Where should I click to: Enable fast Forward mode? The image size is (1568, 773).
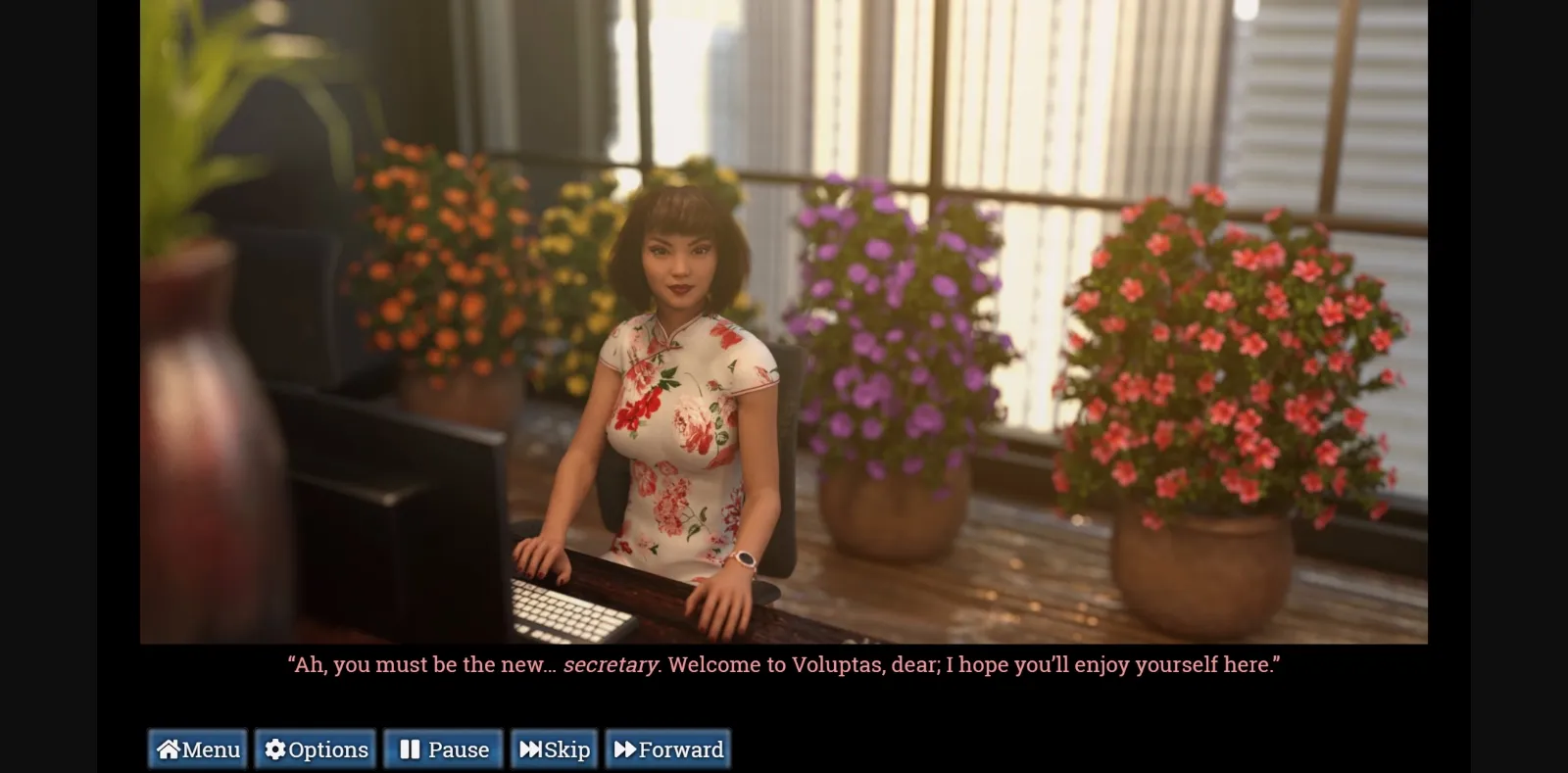point(667,749)
